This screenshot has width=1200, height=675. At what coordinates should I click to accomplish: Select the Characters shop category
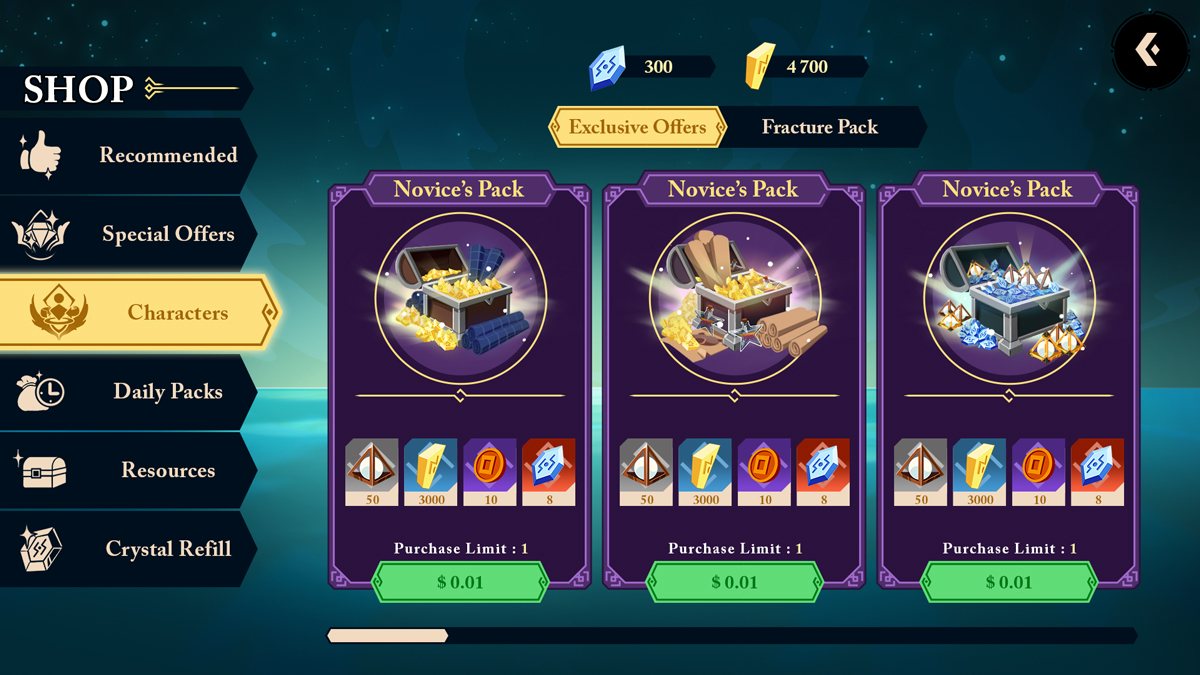(x=138, y=313)
